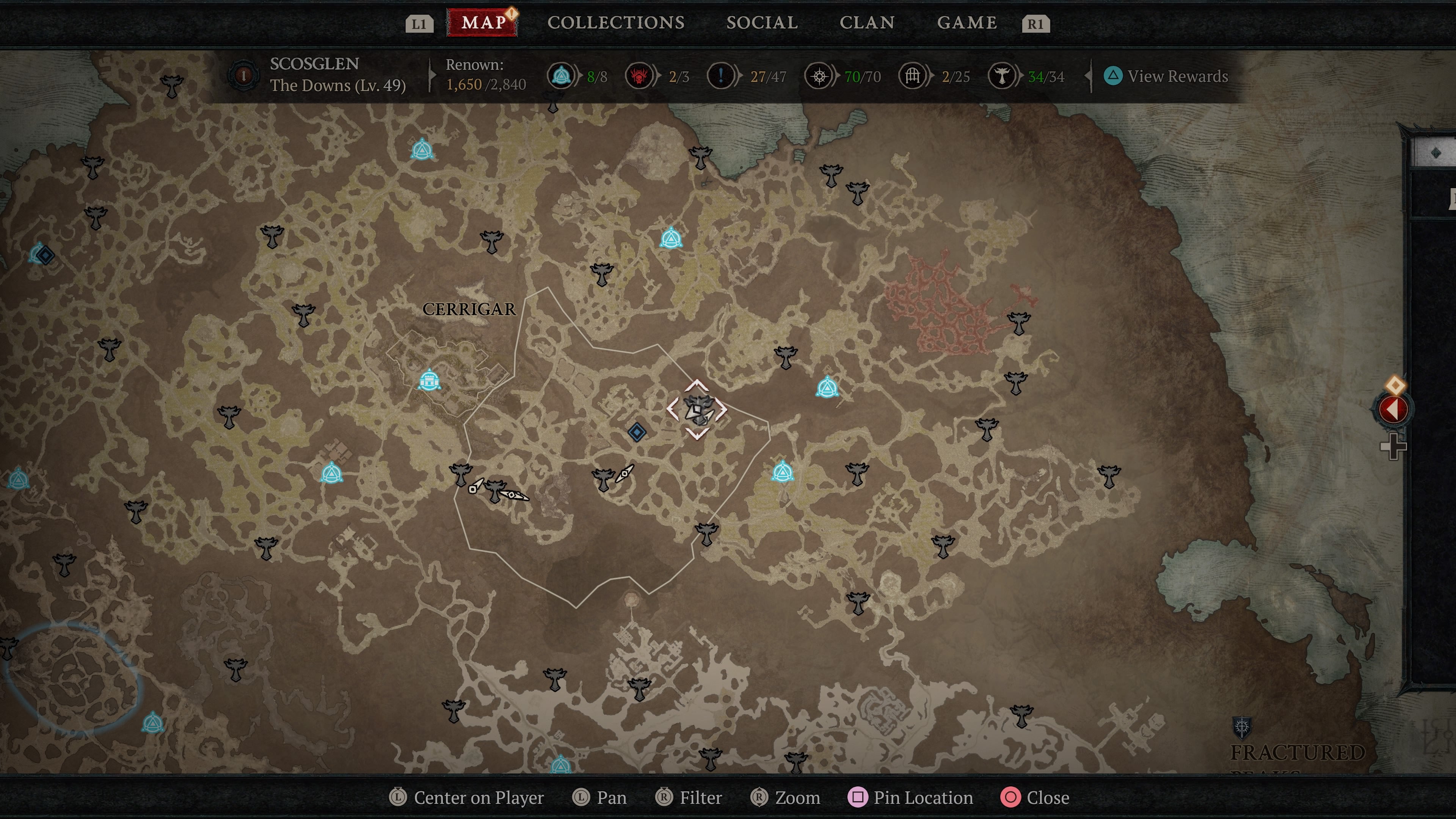Click the View Rewards button
The width and height of the screenshot is (1456, 819).
(1167, 76)
